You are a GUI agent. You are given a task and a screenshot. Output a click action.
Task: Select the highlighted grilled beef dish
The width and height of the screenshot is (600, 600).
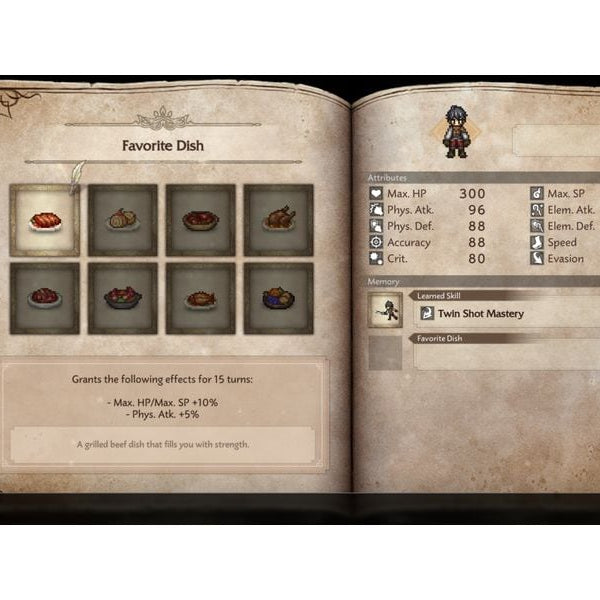tap(44, 220)
